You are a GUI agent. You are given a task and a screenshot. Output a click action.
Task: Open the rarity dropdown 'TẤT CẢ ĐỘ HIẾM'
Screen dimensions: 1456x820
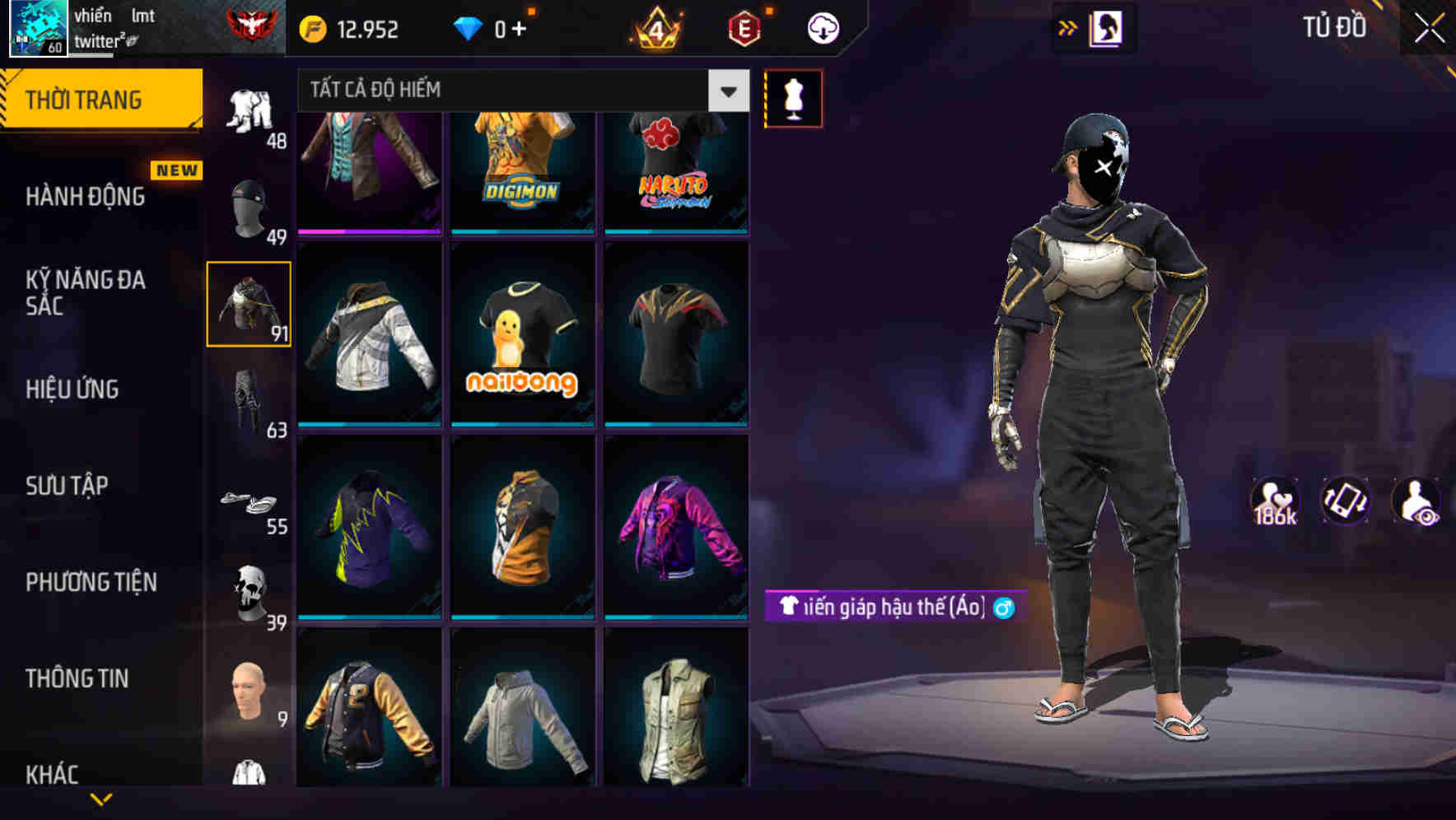[511, 91]
